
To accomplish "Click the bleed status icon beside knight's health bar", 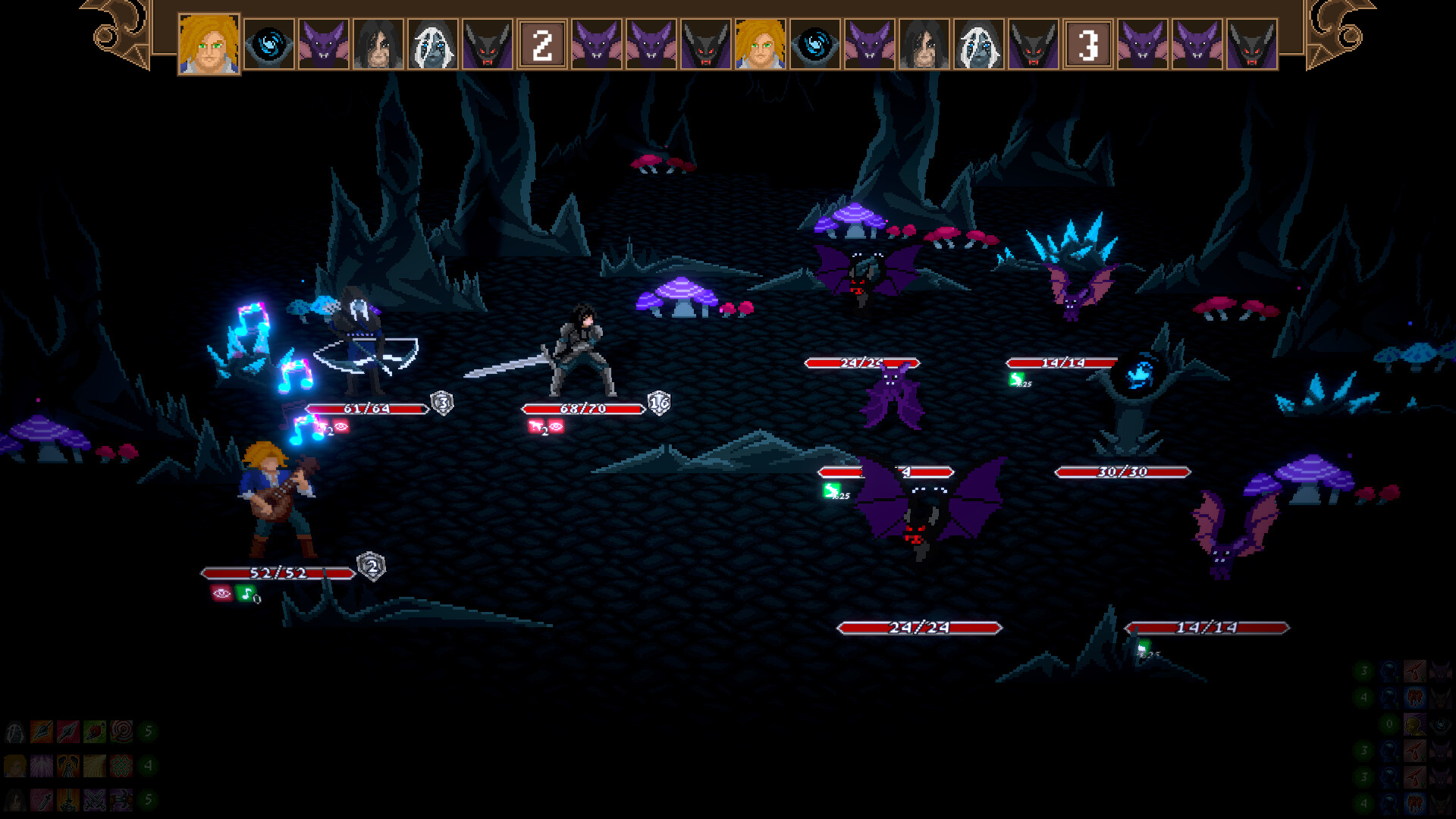I will [535, 426].
